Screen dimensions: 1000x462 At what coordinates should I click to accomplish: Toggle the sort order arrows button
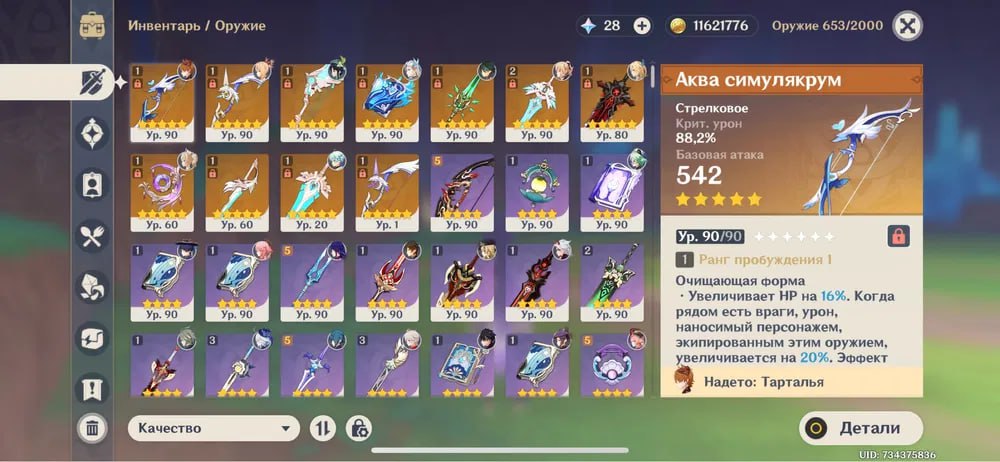(x=323, y=428)
